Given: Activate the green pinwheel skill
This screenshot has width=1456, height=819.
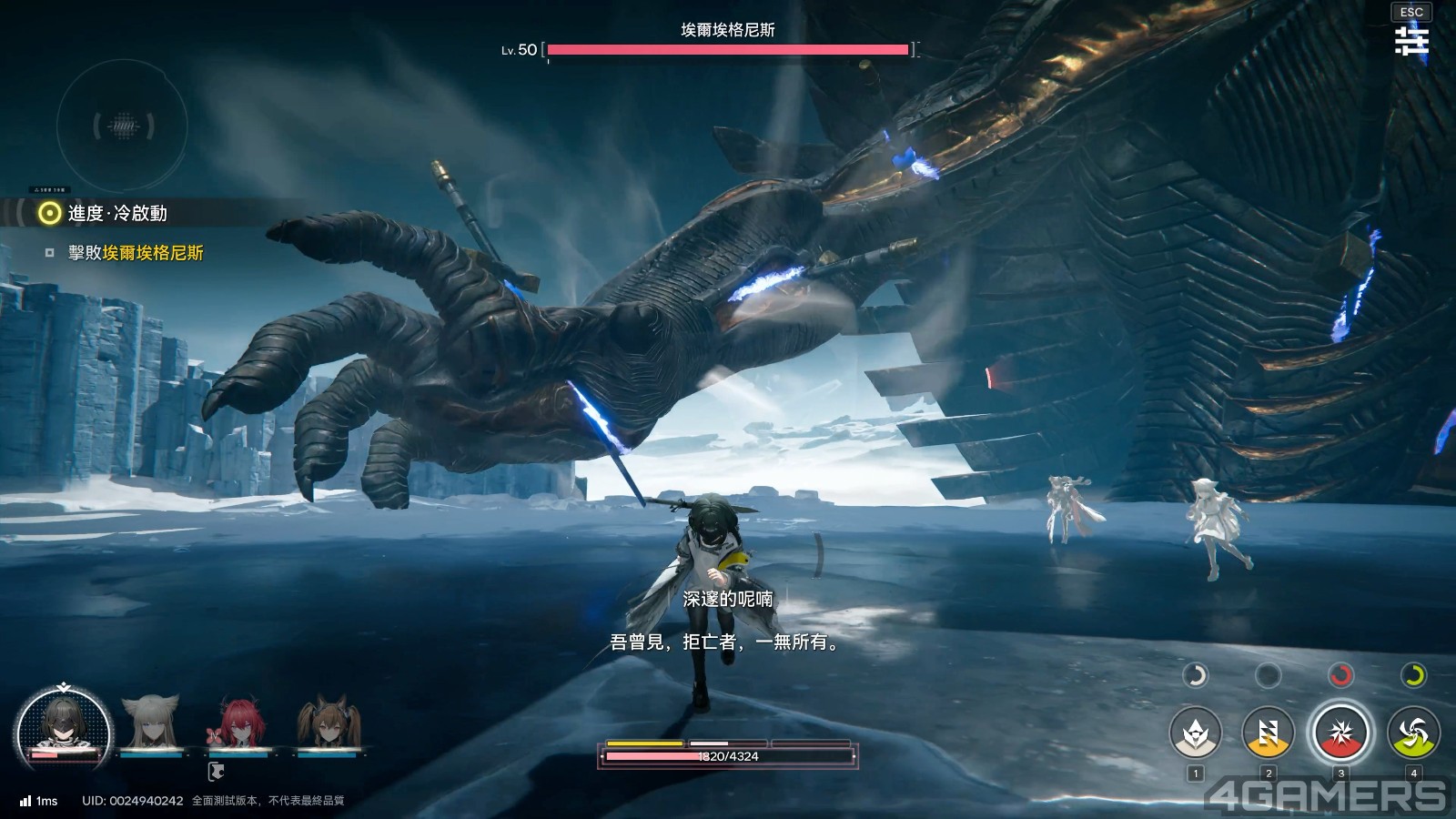Looking at the screenshot, I should click(1413, 732).
